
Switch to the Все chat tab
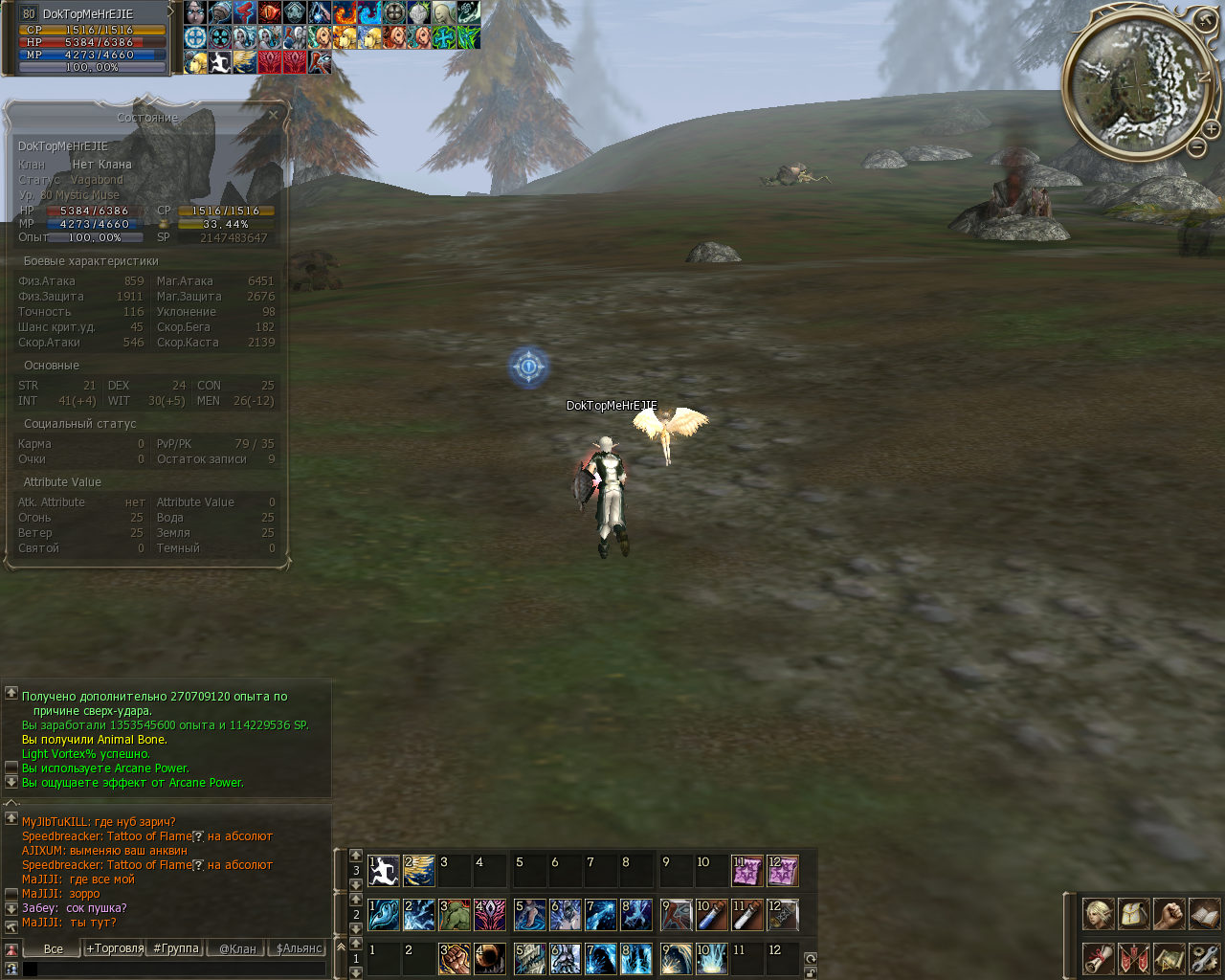[54, 948]
